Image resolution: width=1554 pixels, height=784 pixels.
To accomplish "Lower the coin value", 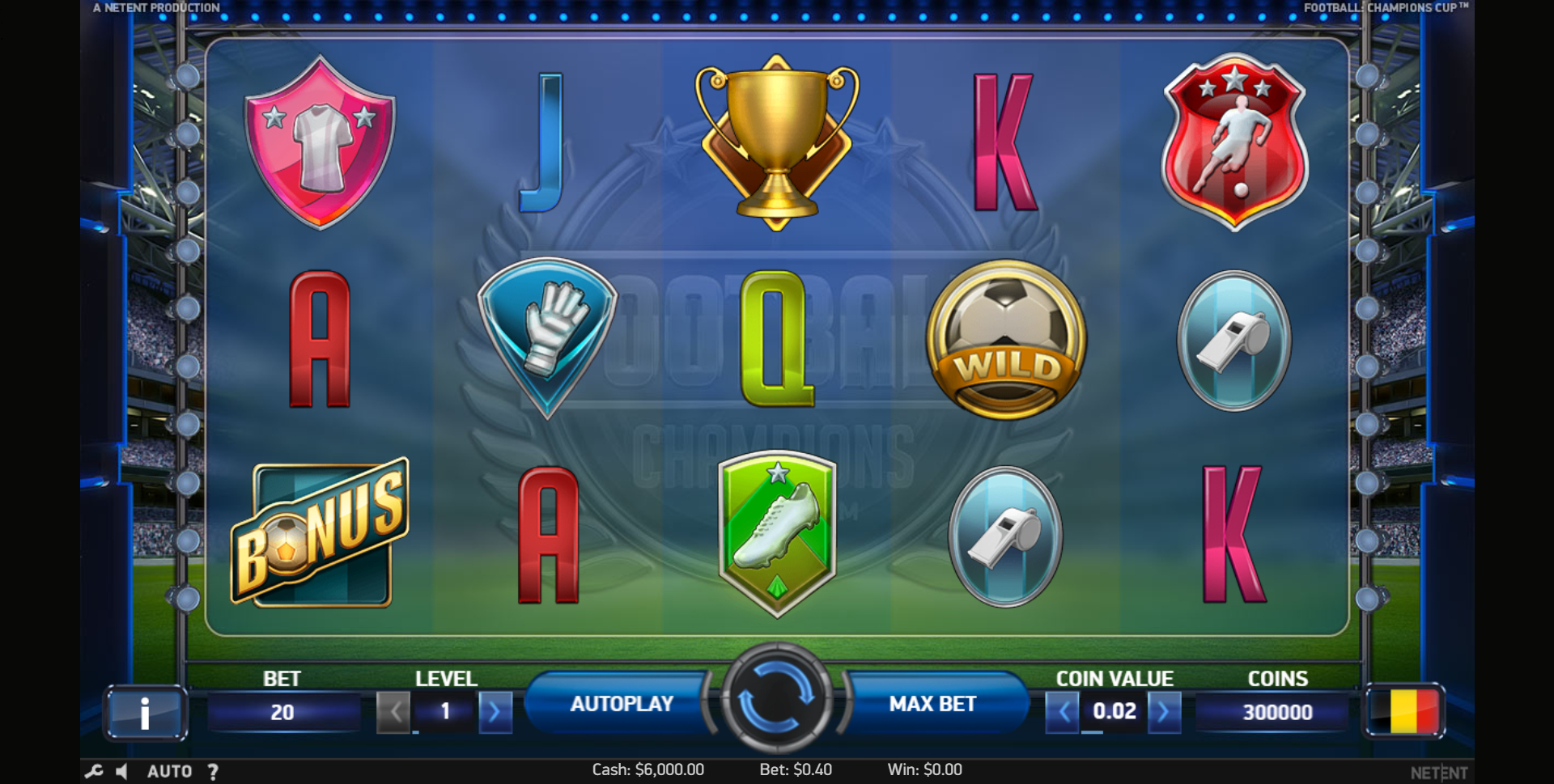I will (1063, 712).
